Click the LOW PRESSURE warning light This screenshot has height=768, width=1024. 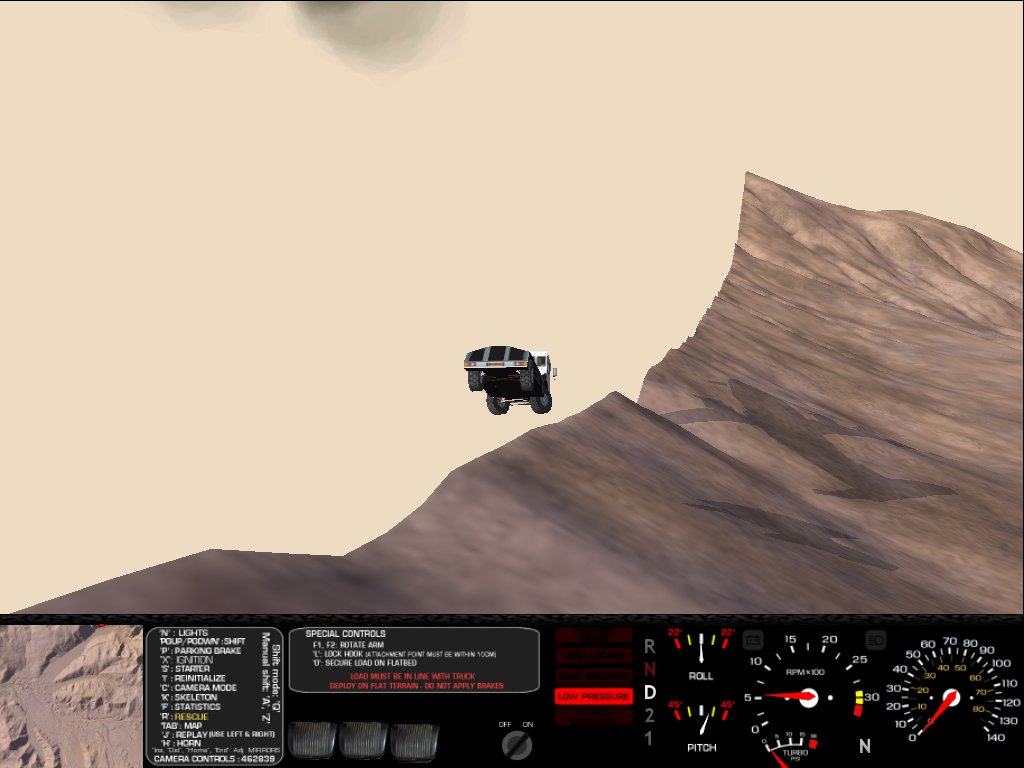593,696
